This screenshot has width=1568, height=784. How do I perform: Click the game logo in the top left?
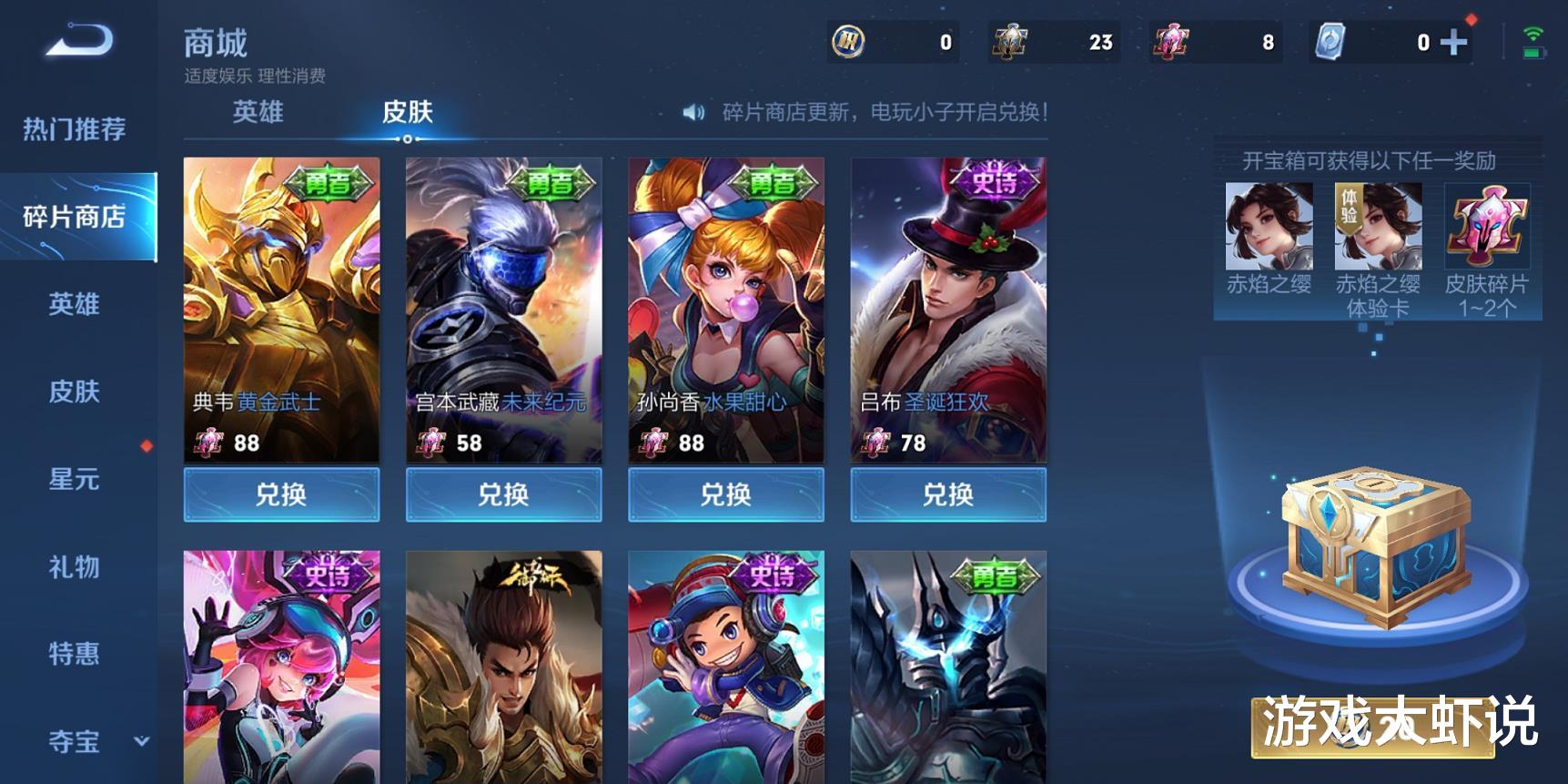point(77,40)
